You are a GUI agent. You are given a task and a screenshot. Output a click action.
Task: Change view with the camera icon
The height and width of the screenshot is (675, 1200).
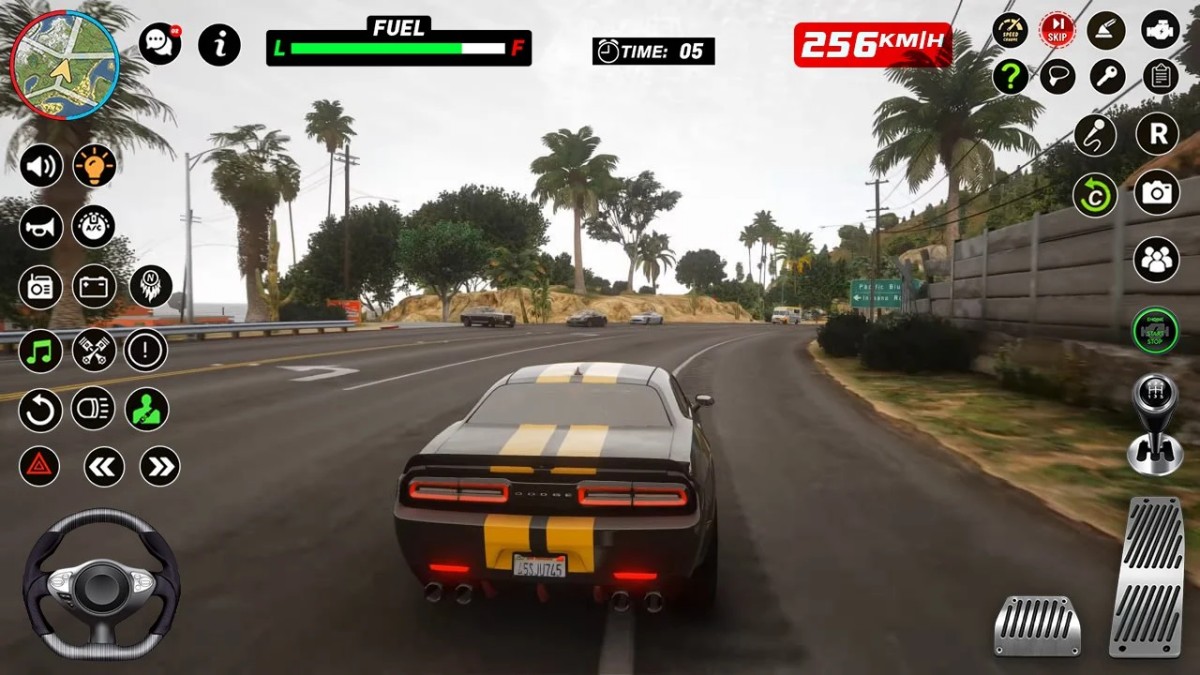click(1157, 192)
